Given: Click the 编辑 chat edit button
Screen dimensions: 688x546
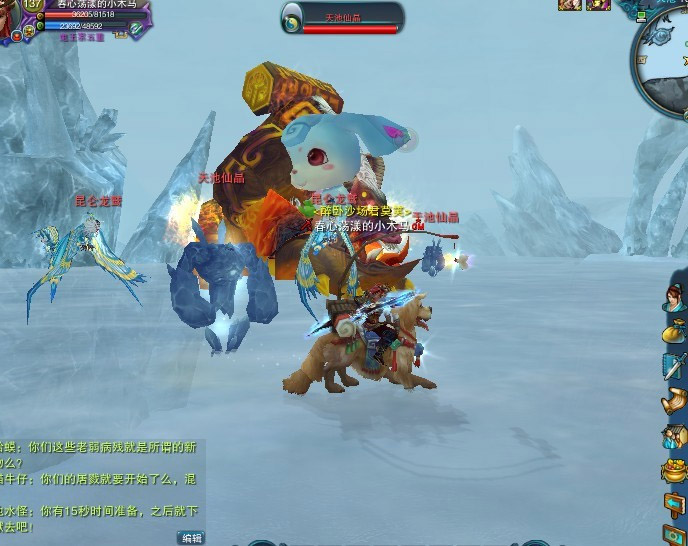Looking at the screenshot, I should [191, 538].
